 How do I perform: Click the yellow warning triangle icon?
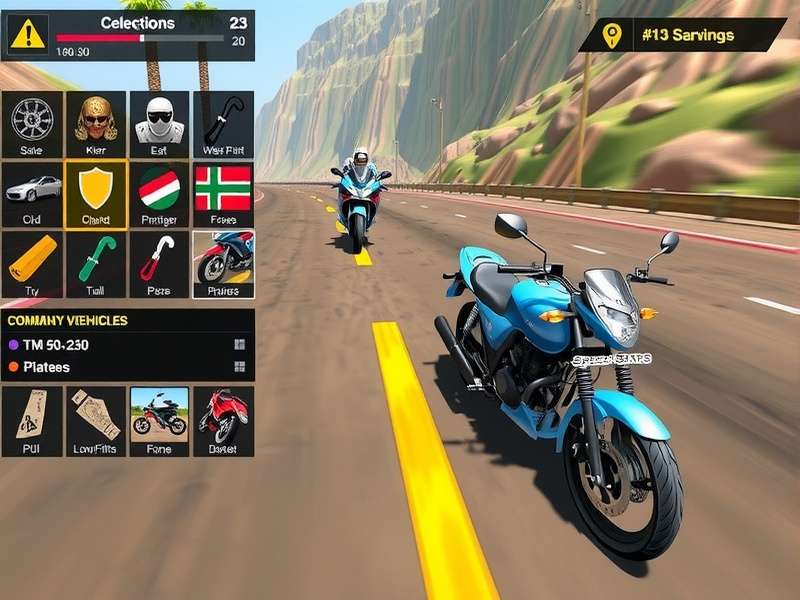[x=28, y=35]
